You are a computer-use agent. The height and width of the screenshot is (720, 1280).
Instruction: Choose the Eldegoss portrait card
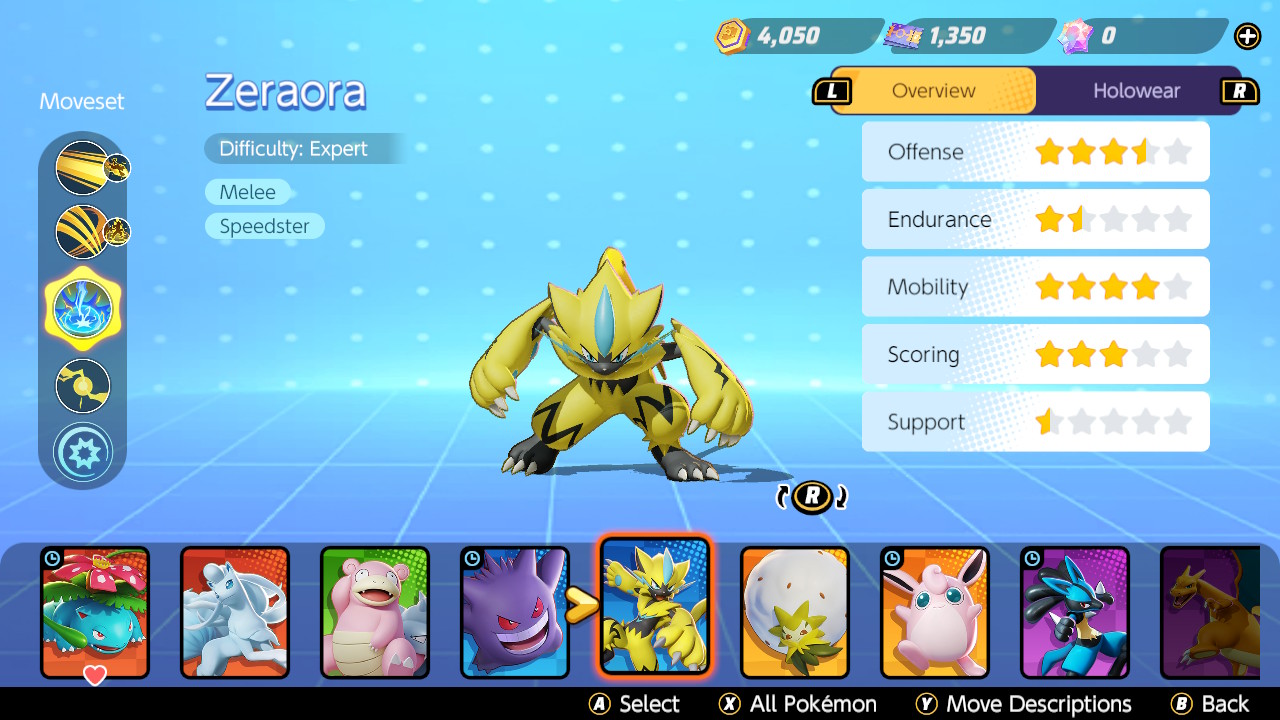coord(795,611)
